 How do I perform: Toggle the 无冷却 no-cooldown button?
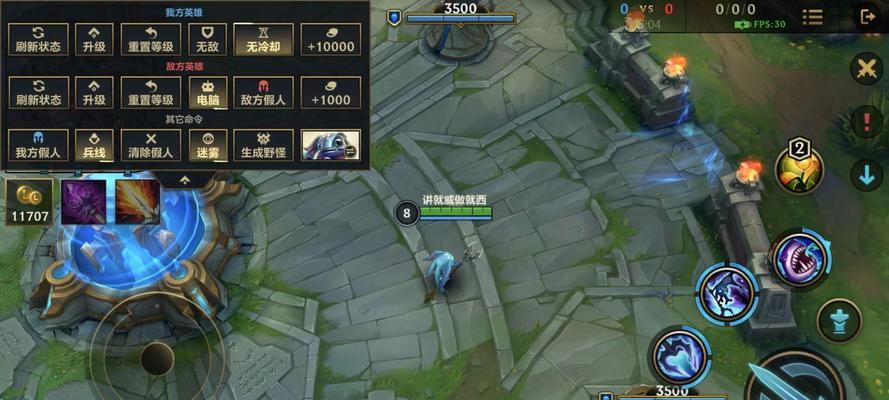pos(263,39)
